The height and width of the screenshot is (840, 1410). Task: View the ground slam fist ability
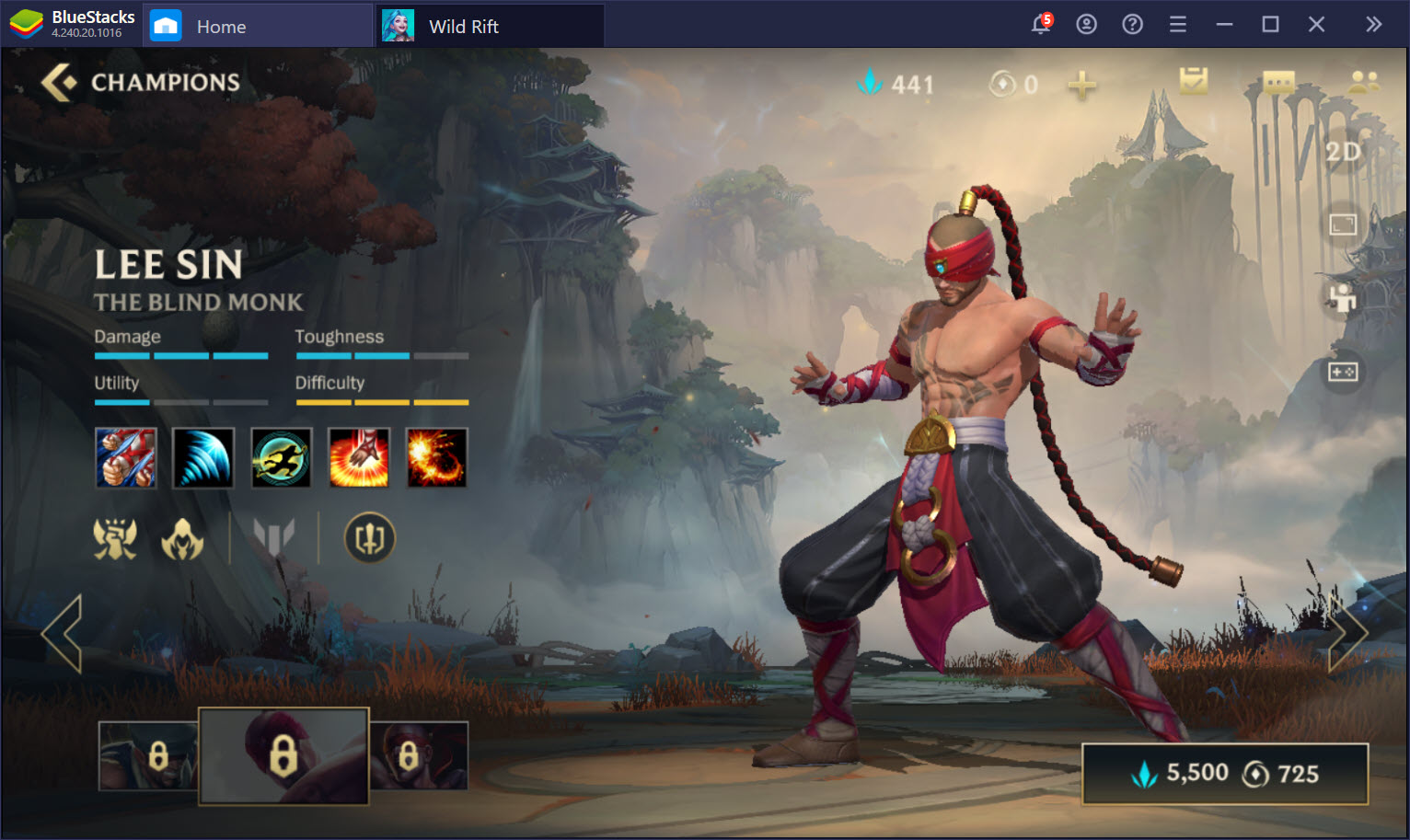(x=359, y=457)
